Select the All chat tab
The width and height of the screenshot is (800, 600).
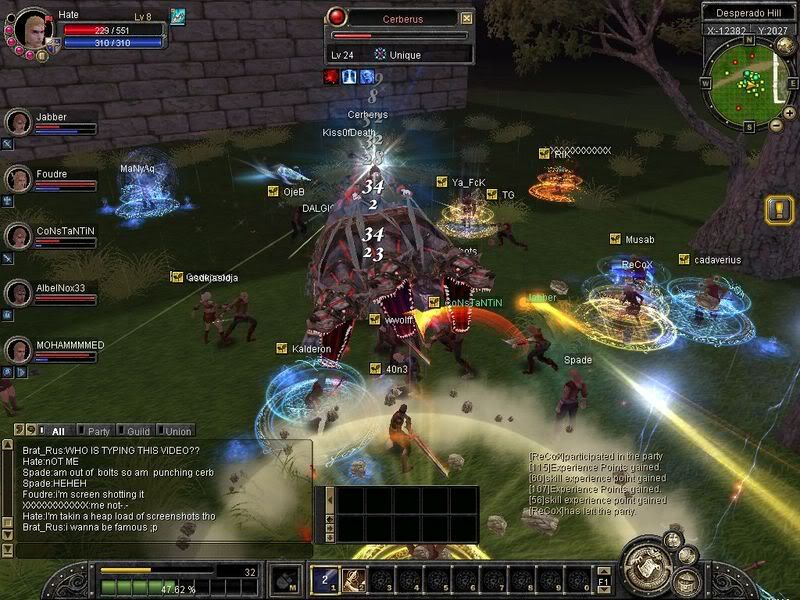[58, 431]
